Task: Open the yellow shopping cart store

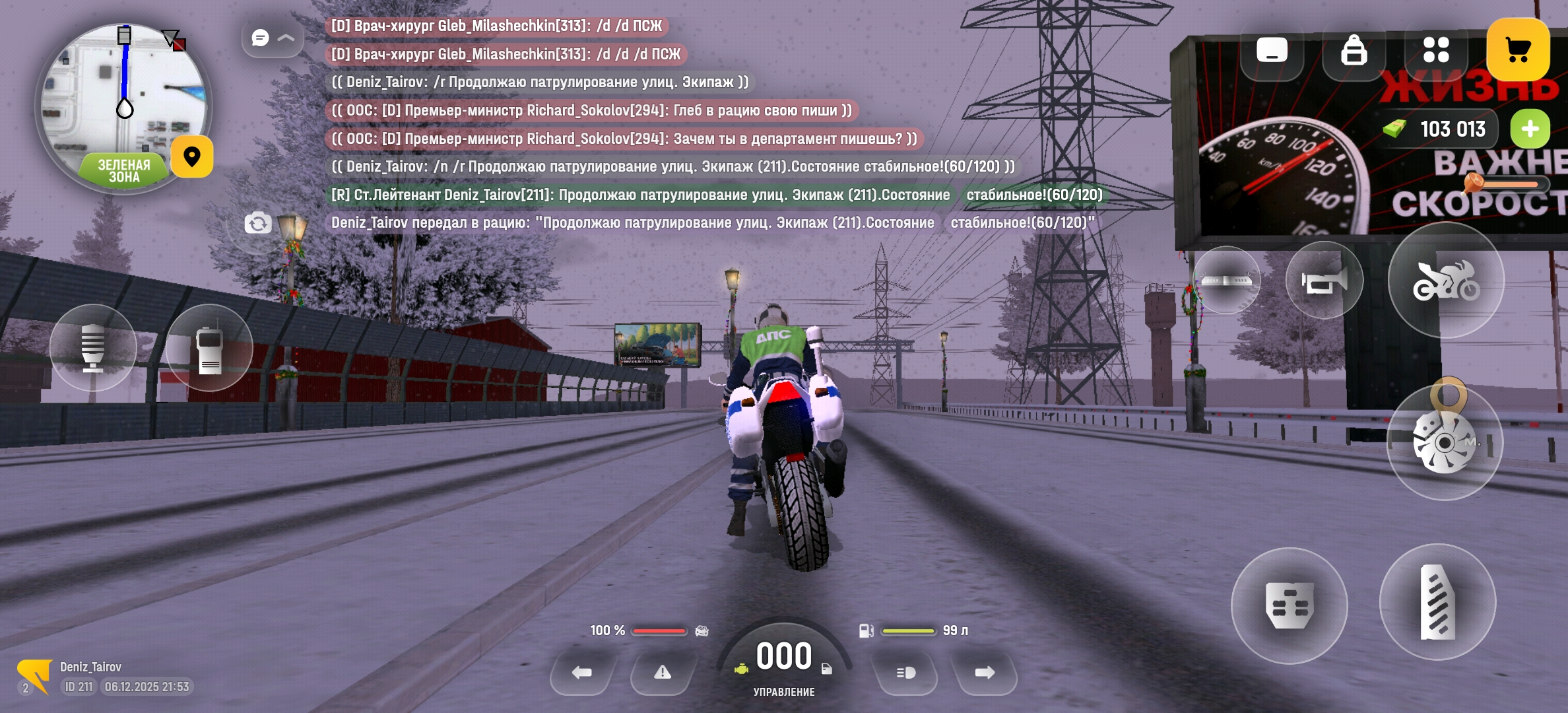Action: point(1518,50)
